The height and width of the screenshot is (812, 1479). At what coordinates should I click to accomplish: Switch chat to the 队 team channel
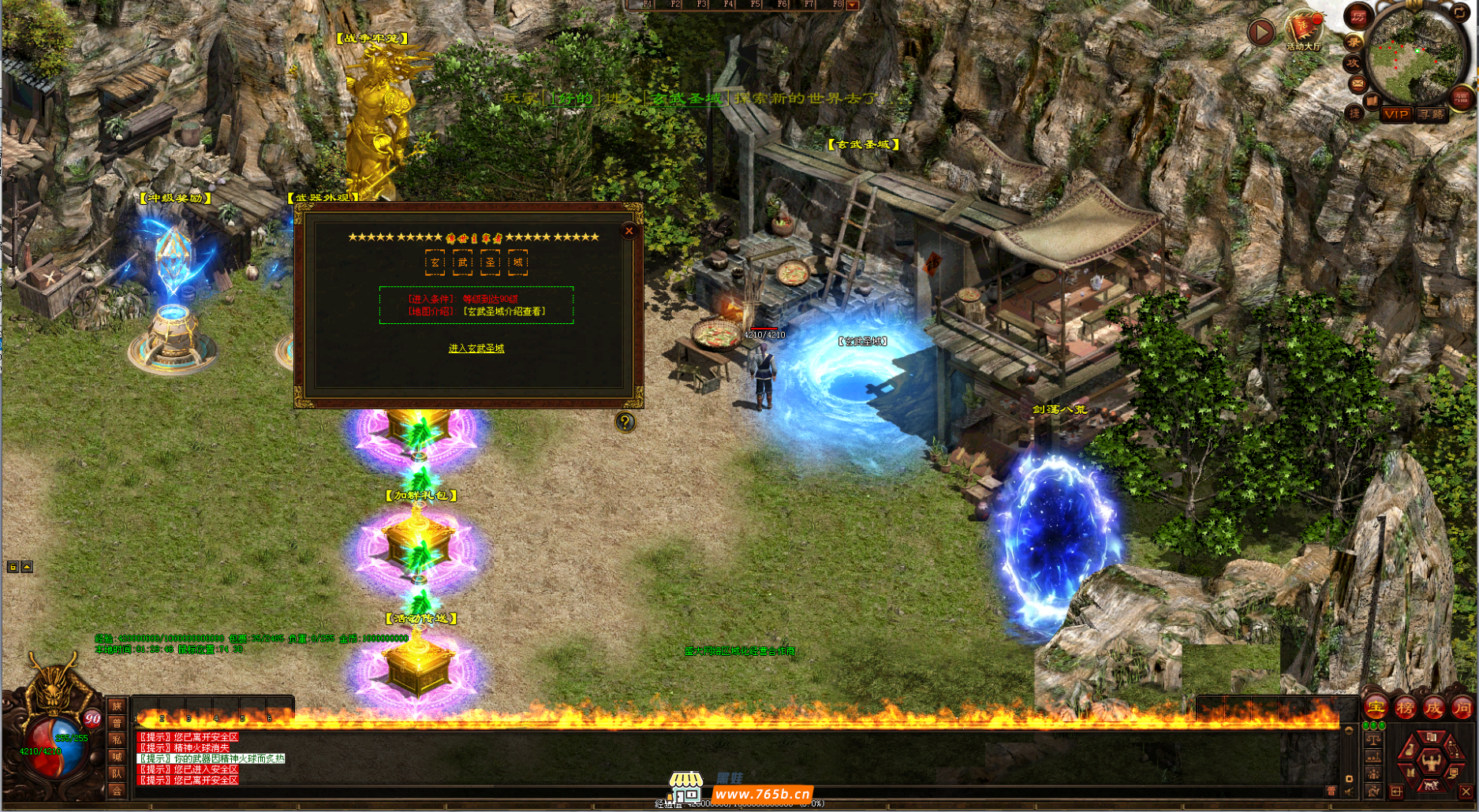117,774
